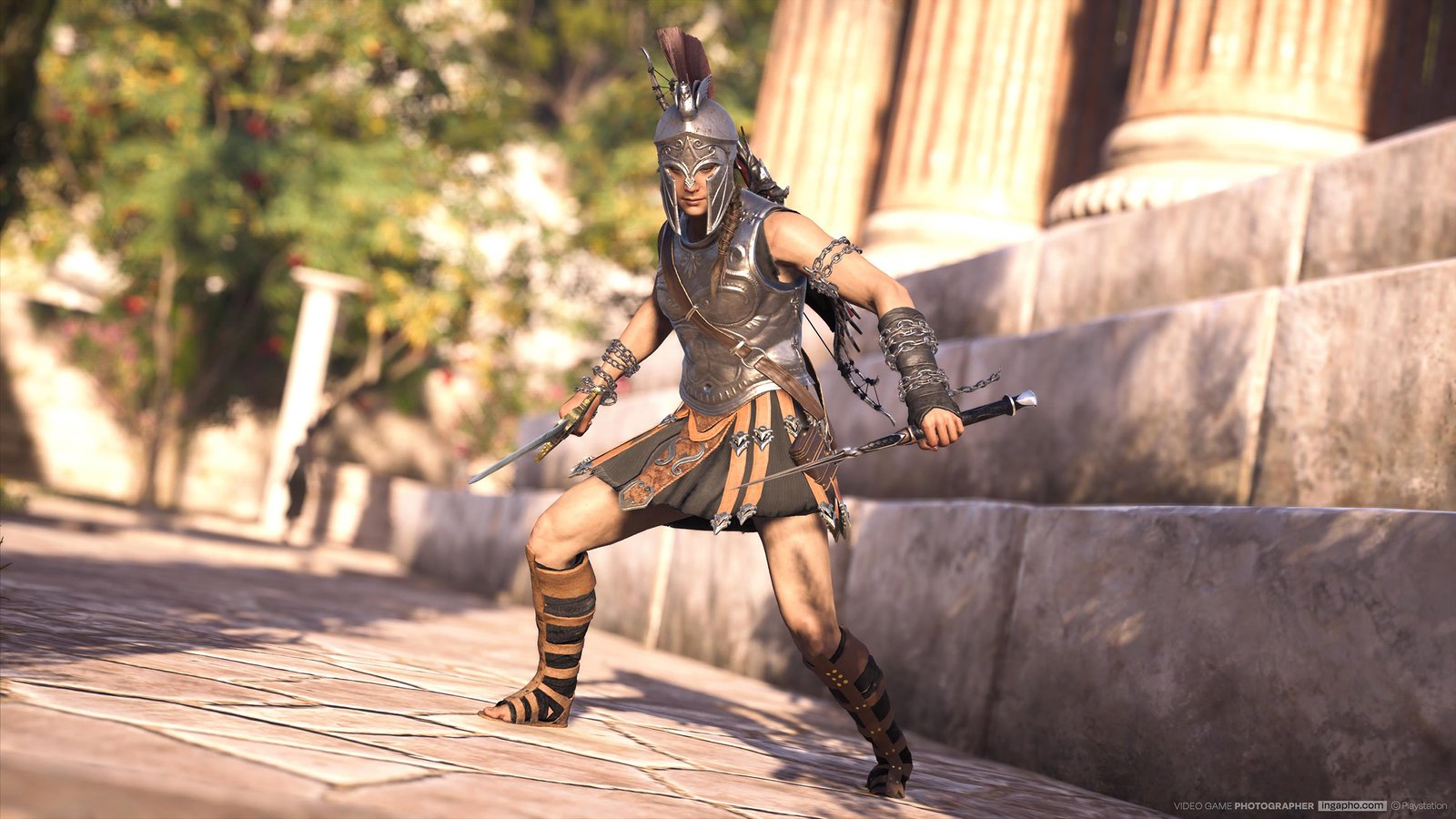Click the ingapho.com watermark link
This screenshot has height=819, width=1456.
click(x=1352, y=805)
